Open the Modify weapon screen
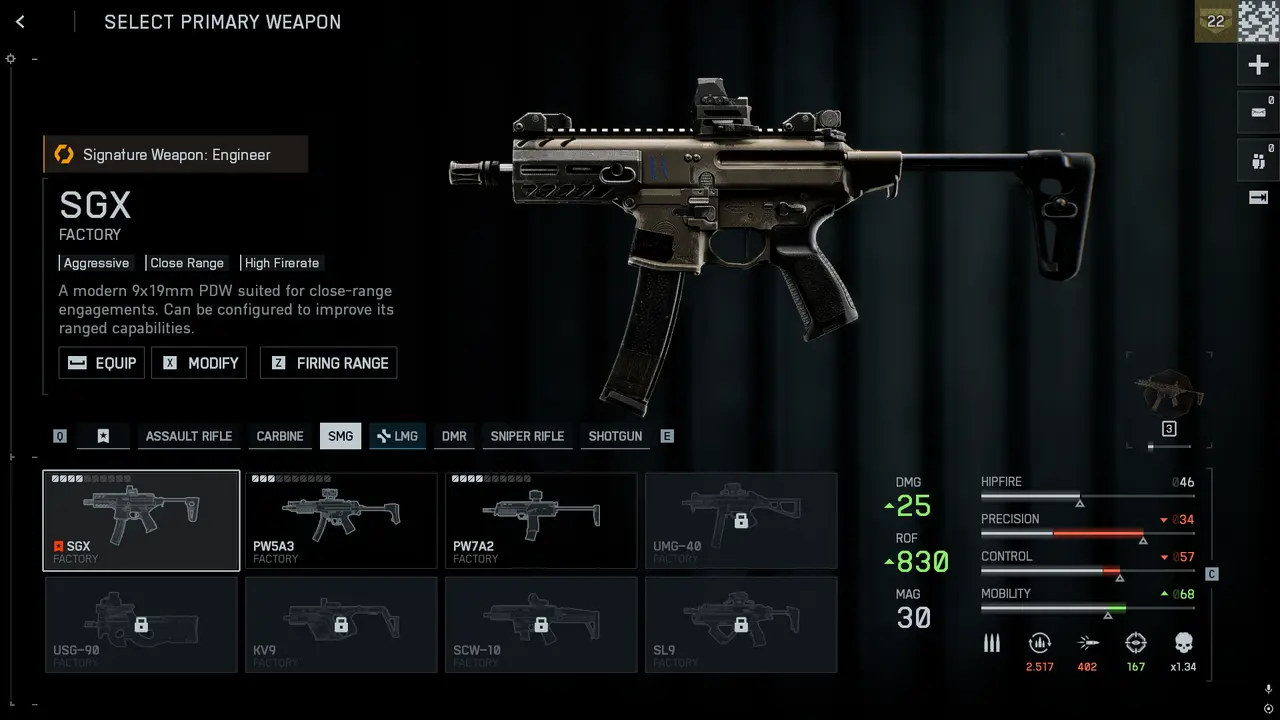1280x720 pixels. (199, 363)
